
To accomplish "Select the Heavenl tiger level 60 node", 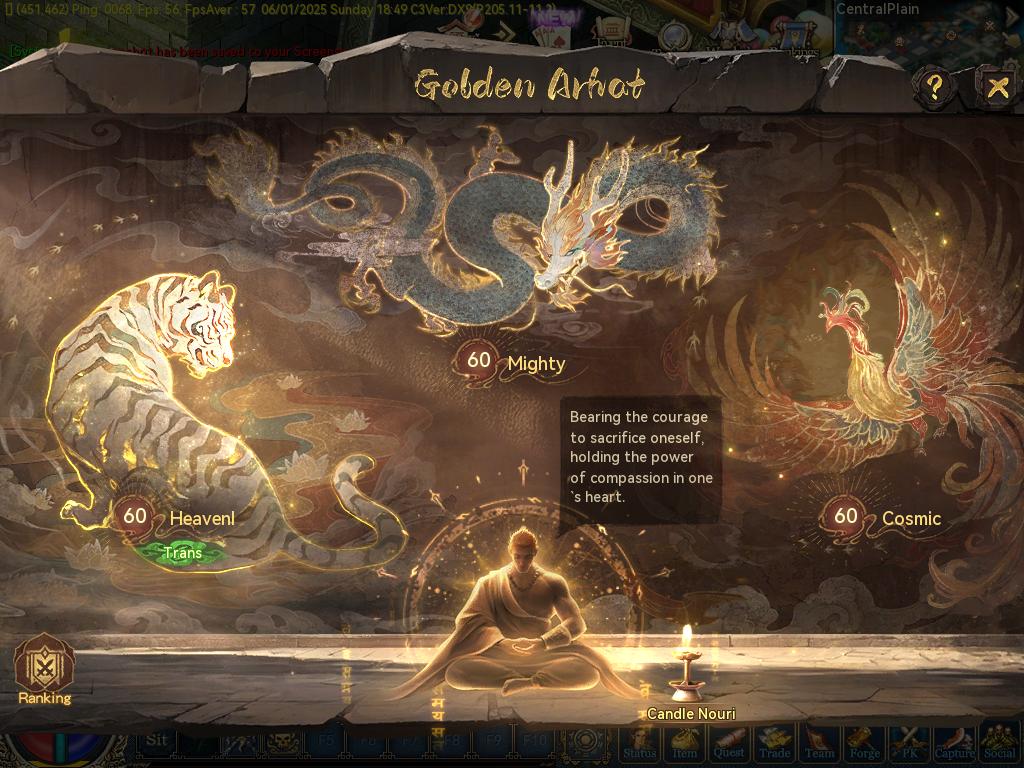I will [x=134, y=517].
